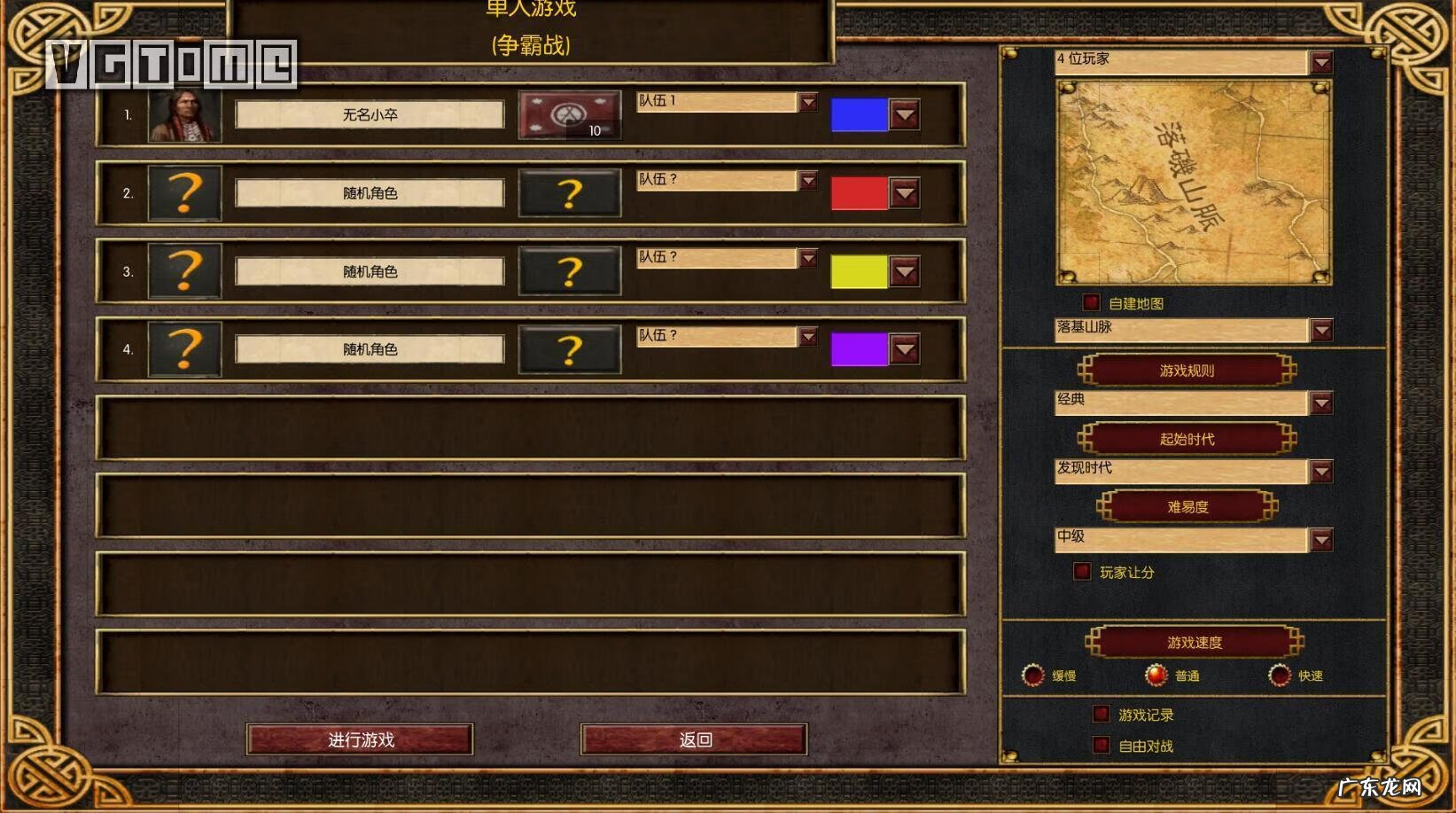Click the player 1 civilization flag icon
The width and height of the screenshot is (1456, 813).
(x=569, y=116)
